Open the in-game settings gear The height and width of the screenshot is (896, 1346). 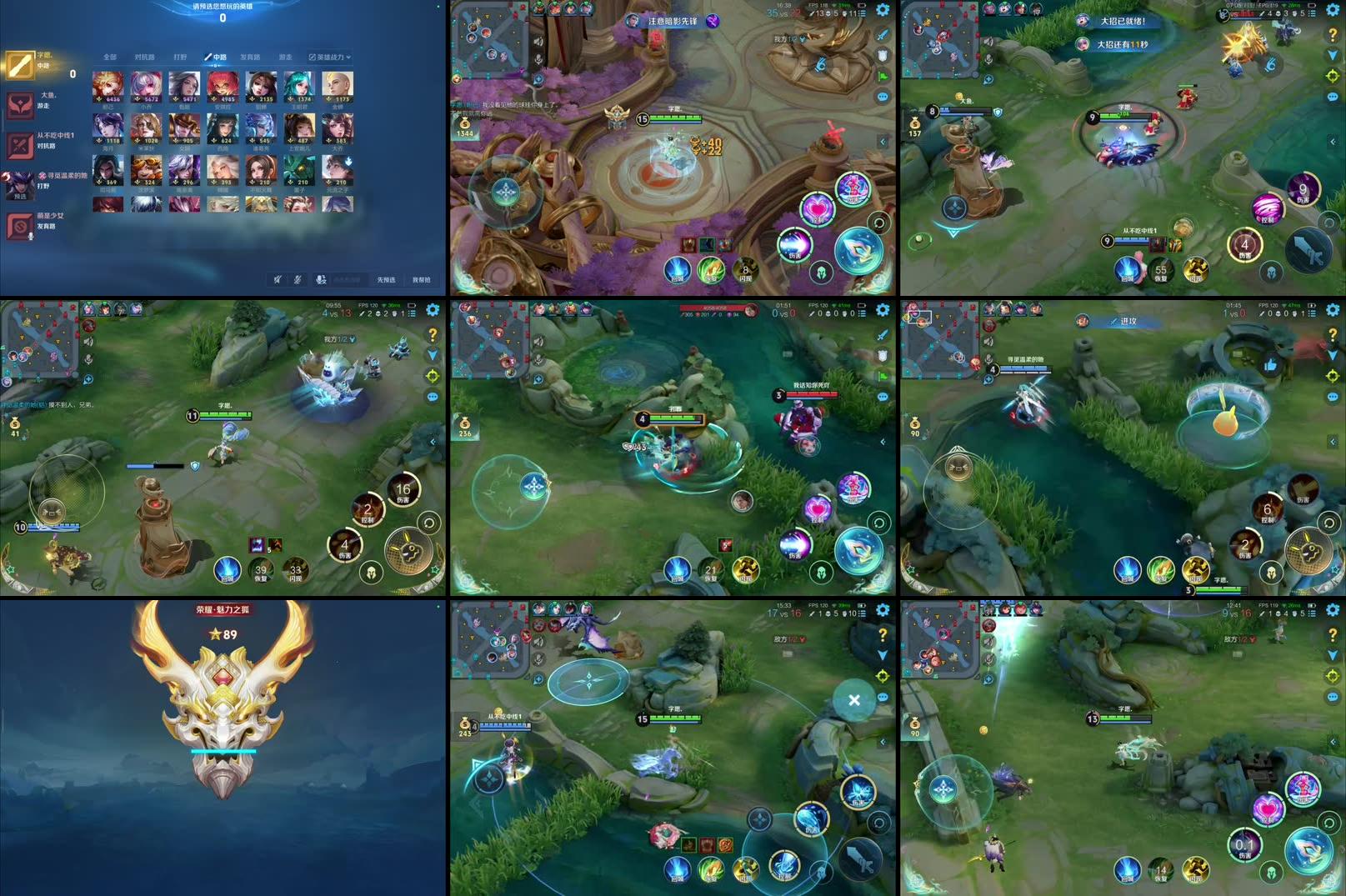pyautogui.click(x=882, y=10)
